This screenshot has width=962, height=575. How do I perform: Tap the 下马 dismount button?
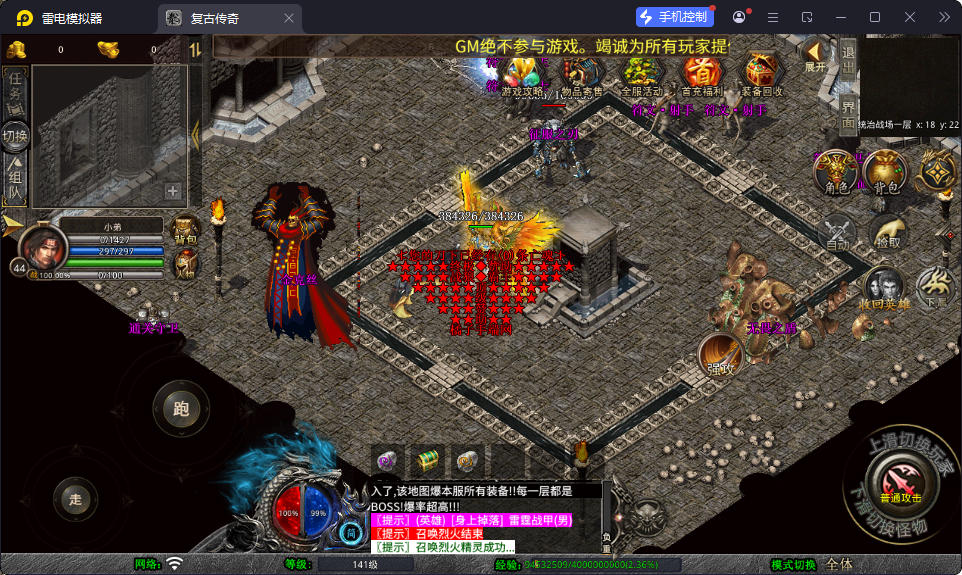point(936,289)
